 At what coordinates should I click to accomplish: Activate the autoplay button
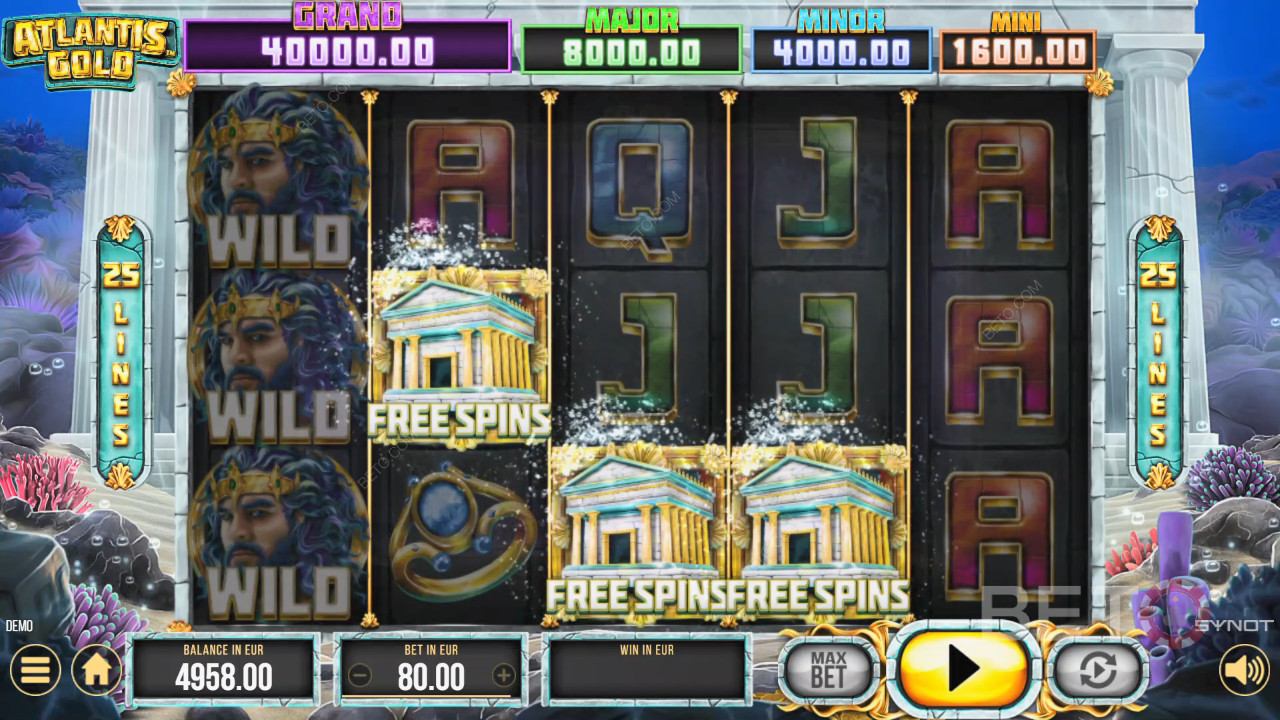1097,669
